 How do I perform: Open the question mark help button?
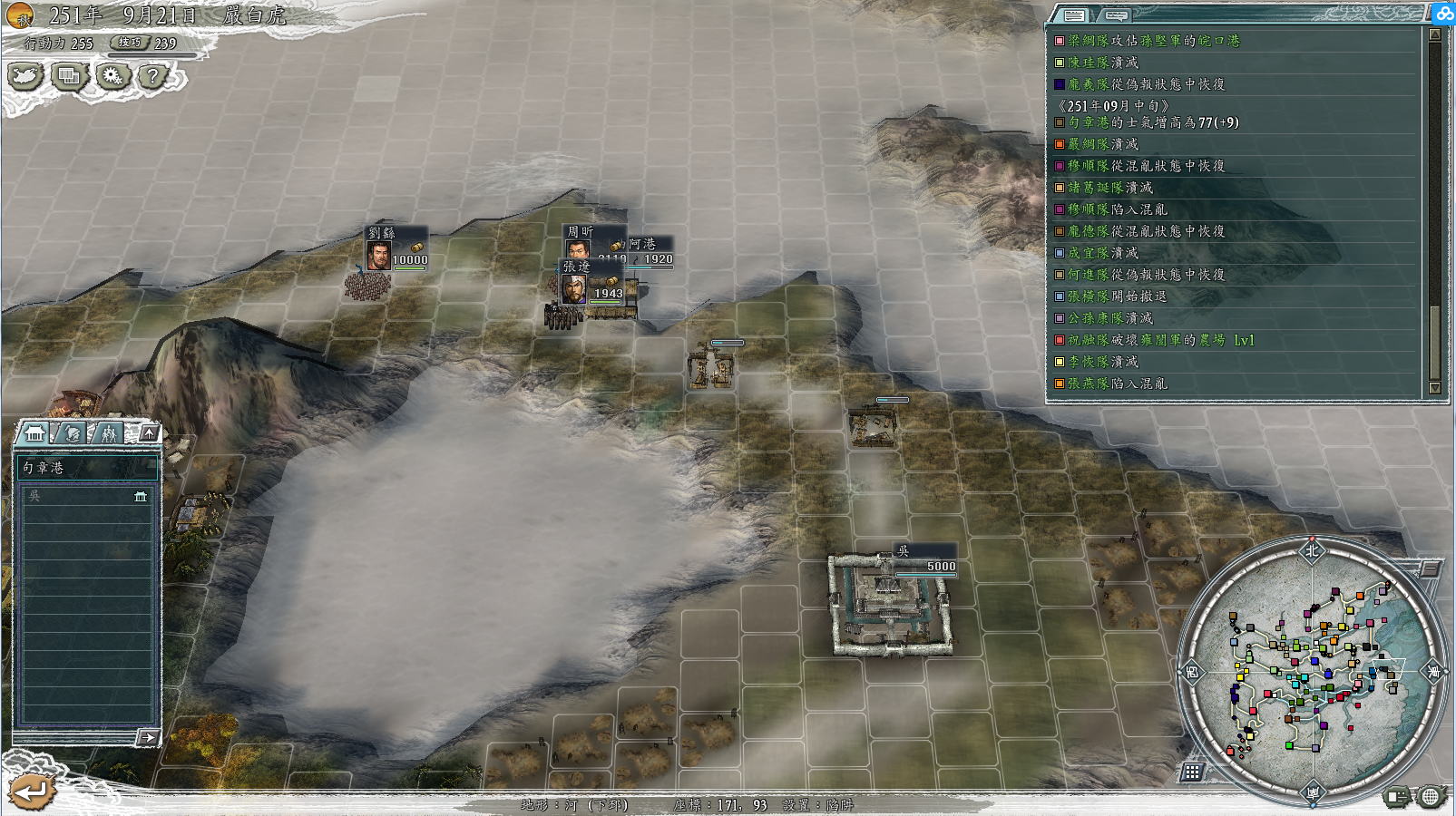pyautogui.click(x=153, y=77)
